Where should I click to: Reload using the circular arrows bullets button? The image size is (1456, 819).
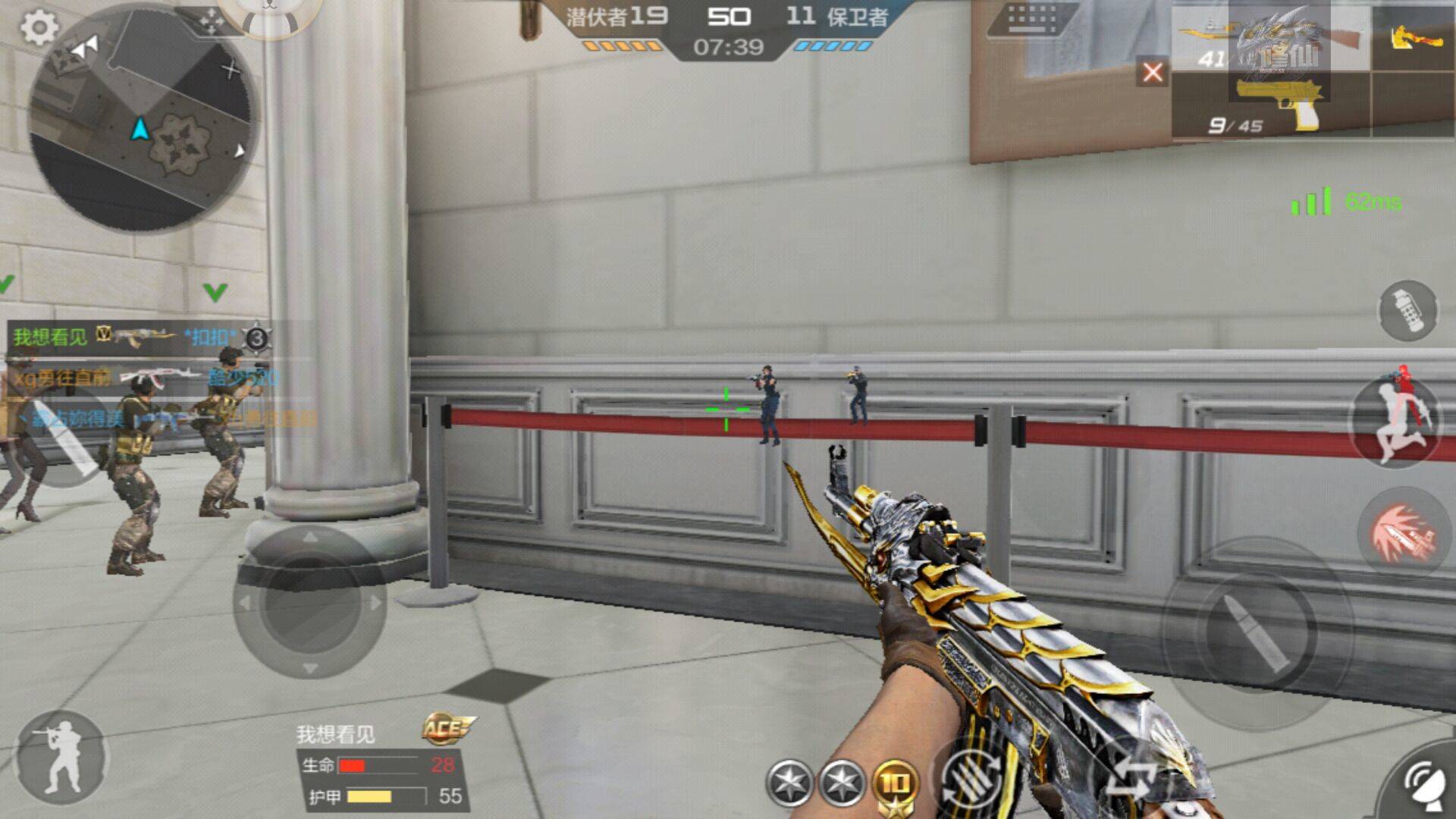(x=973, y=780)
